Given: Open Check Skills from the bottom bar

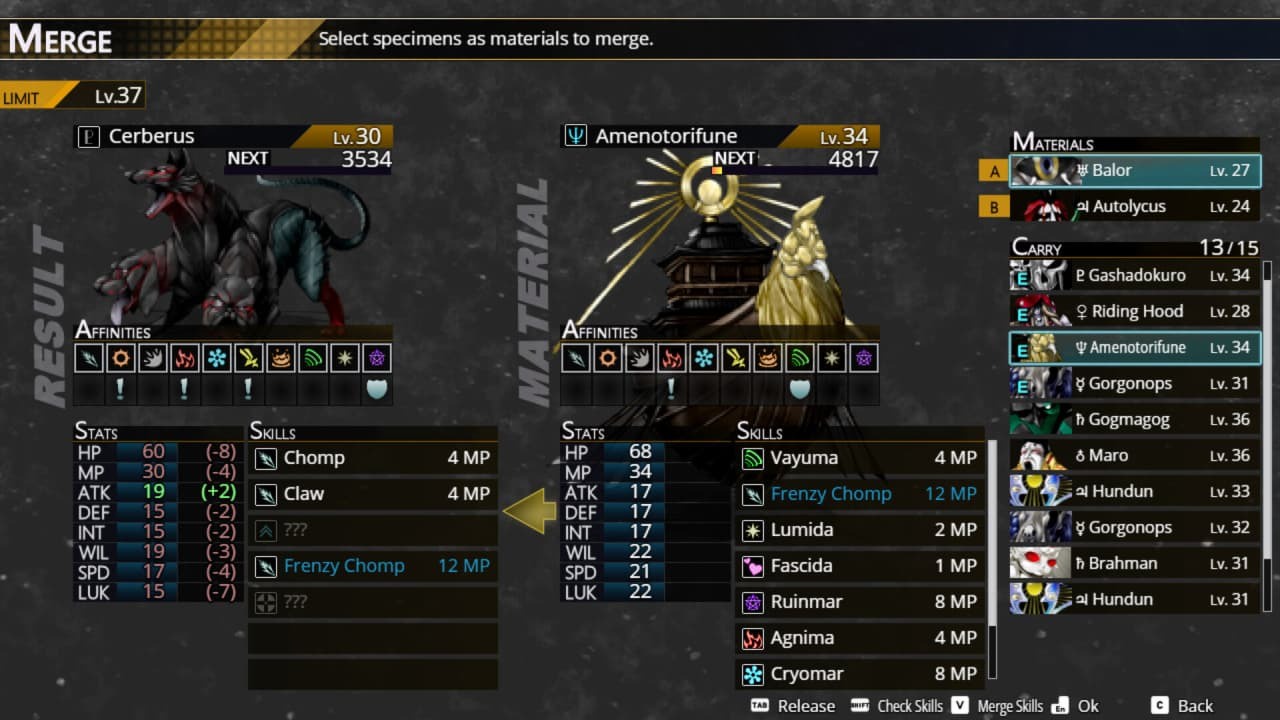Looking at the screenshot, I should pyautogui.click(x=911, y=706).
